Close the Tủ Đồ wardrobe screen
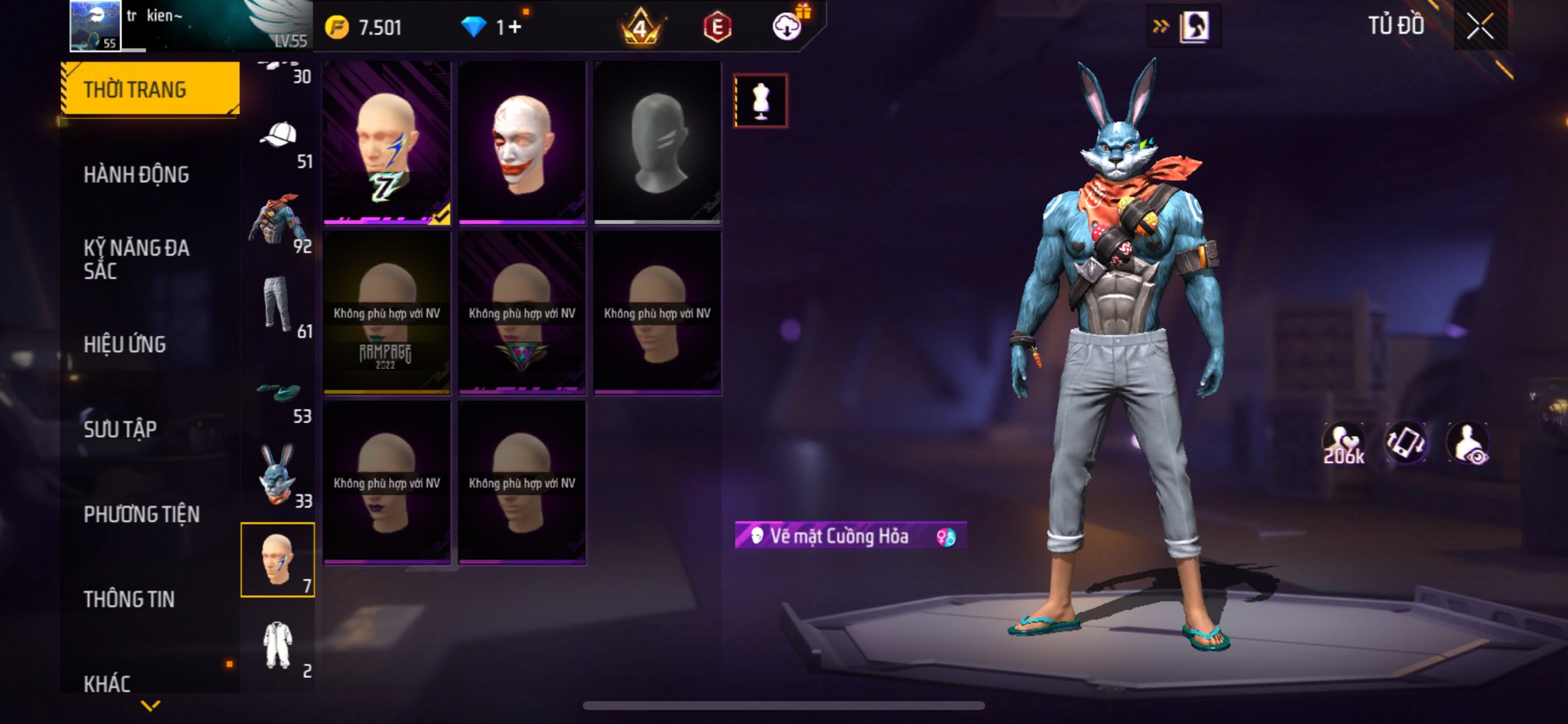The image size is (1568, 724). 1480,28
